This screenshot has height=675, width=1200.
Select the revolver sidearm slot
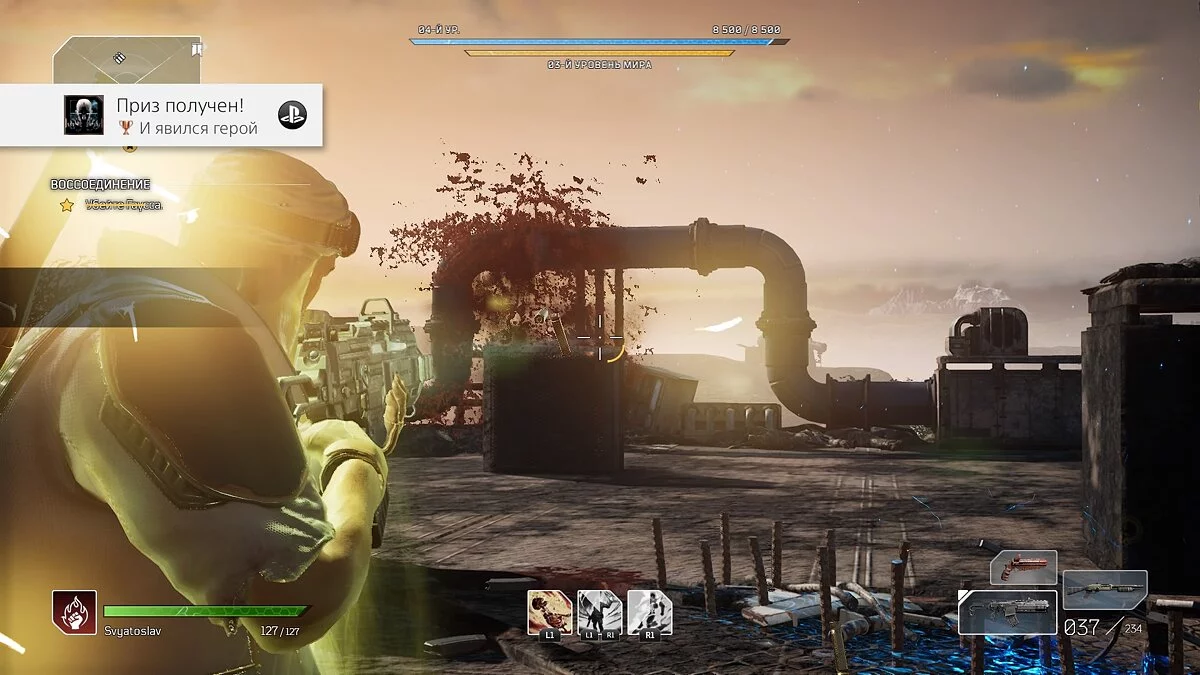click(1023, 567)
